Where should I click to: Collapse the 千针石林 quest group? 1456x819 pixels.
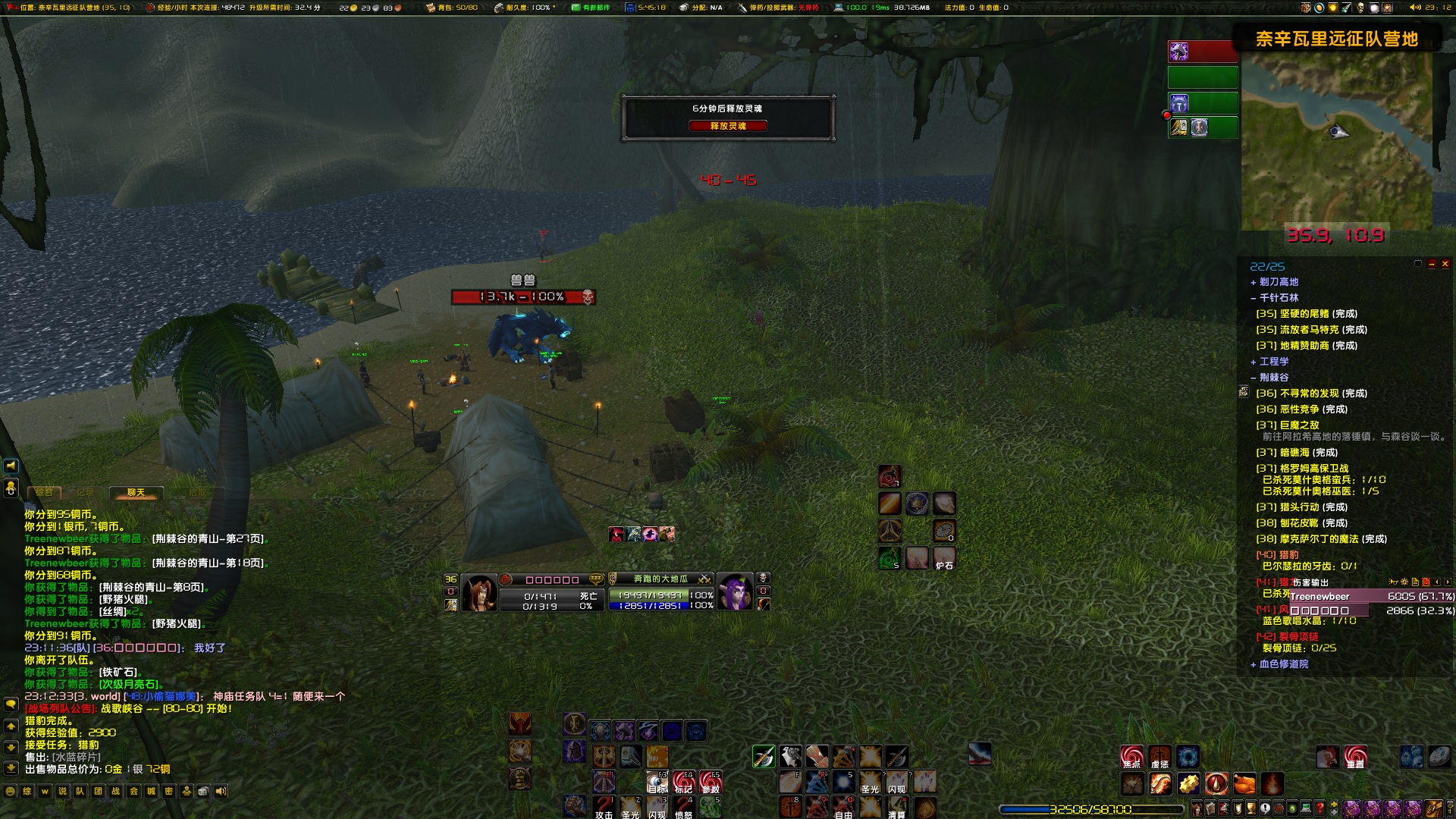1254,298
